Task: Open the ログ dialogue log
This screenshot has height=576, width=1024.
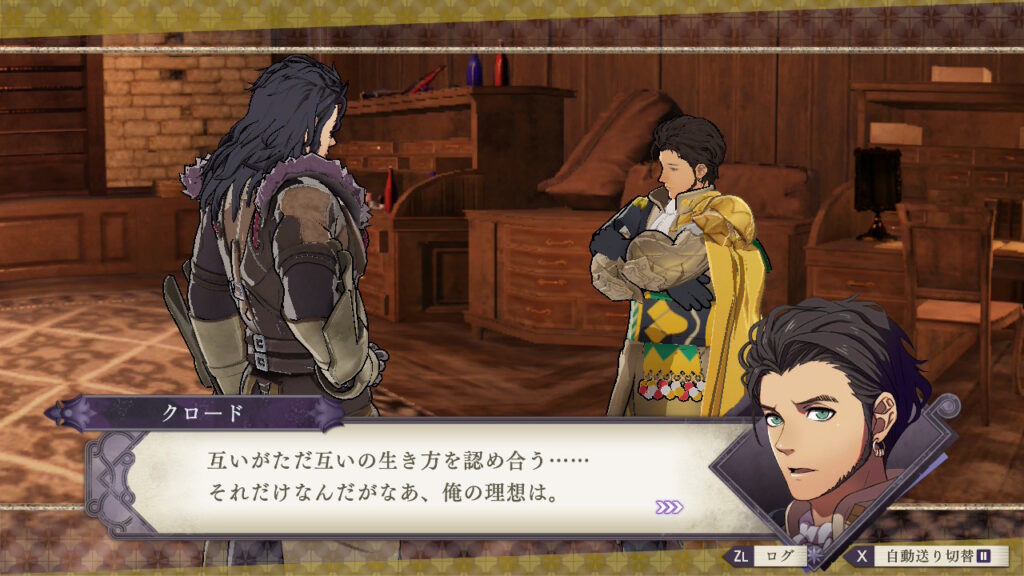Action: coord(770,556)
